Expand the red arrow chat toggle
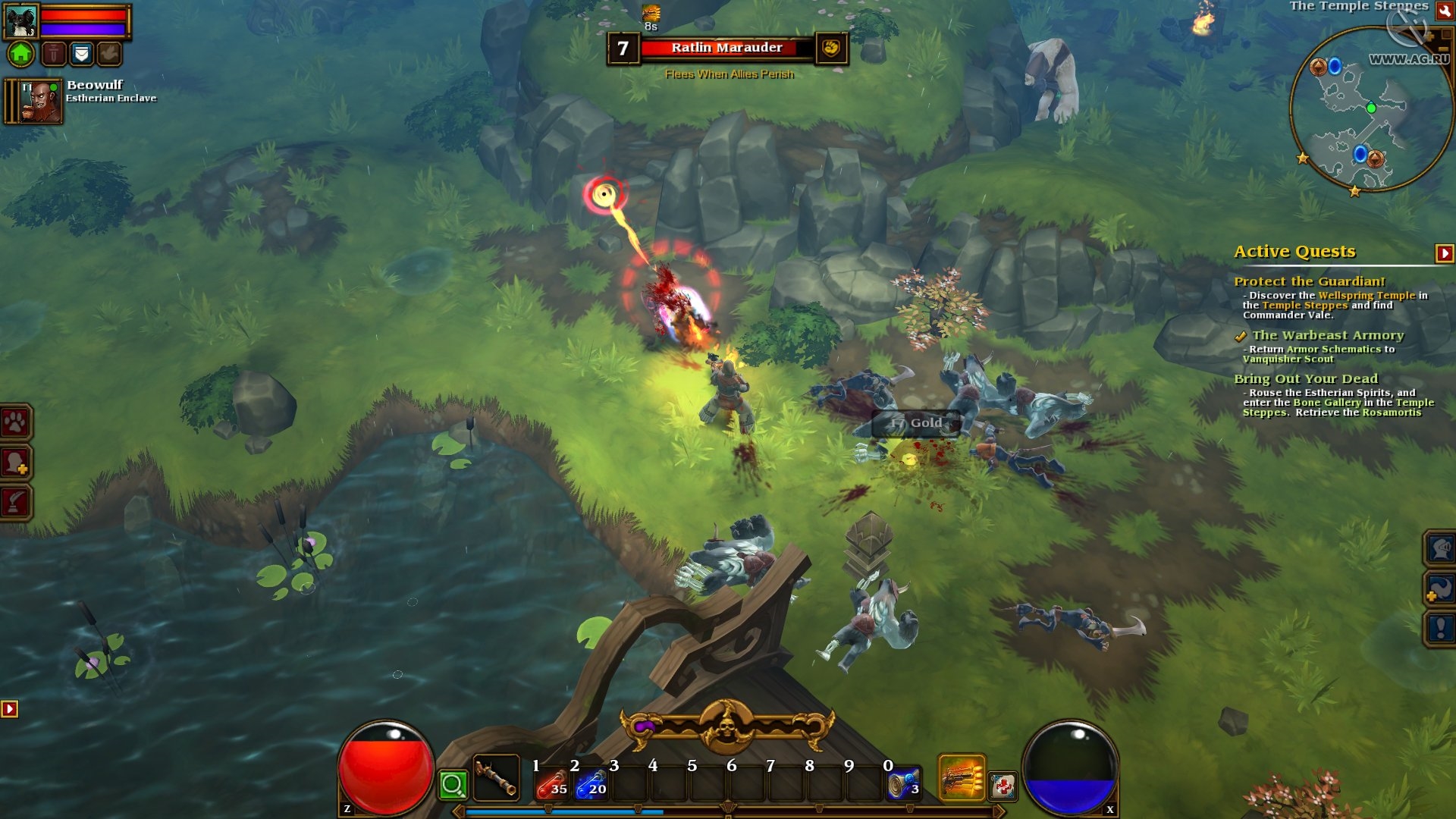Image resolution: width=1456 pixels, height=819 pixels. pos(9,709)
